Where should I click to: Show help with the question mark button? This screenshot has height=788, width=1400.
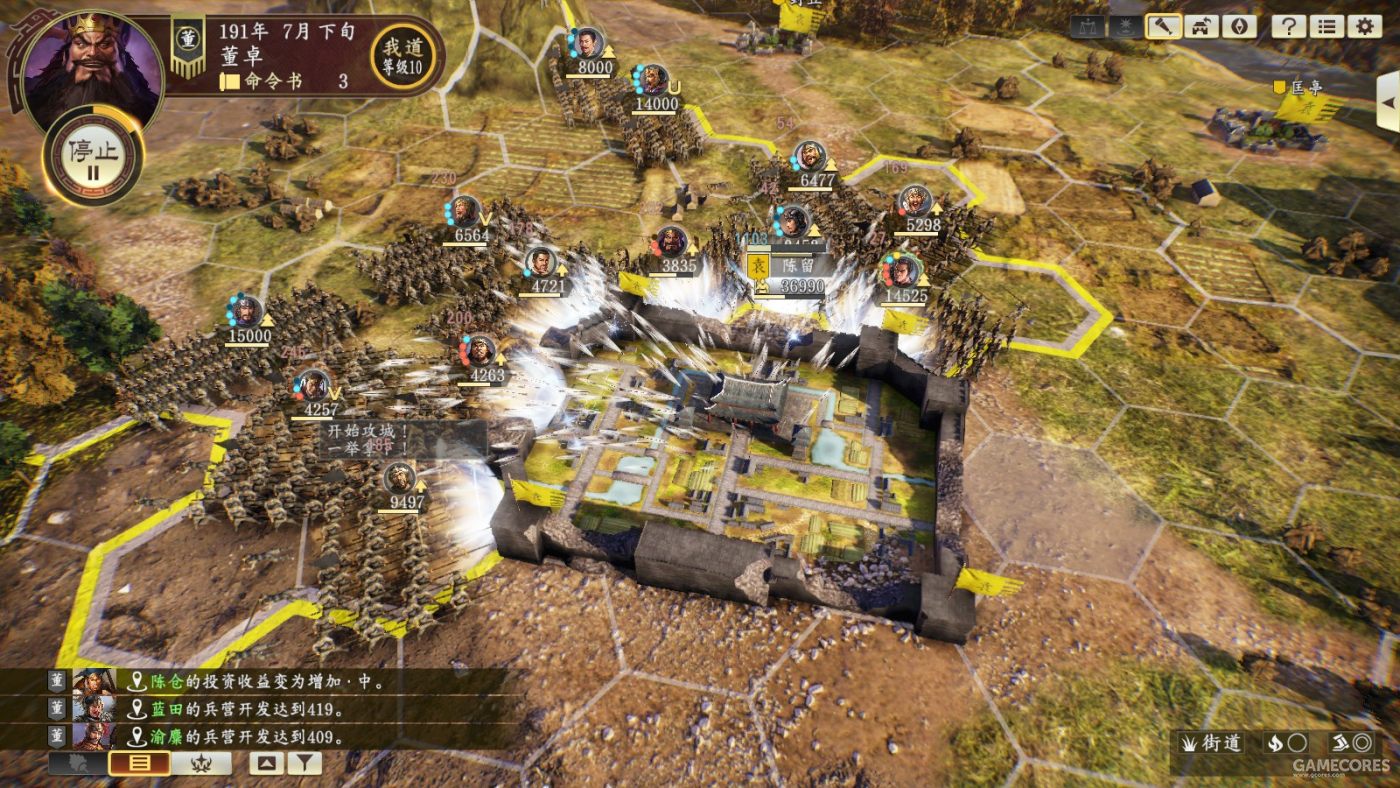1290,26
